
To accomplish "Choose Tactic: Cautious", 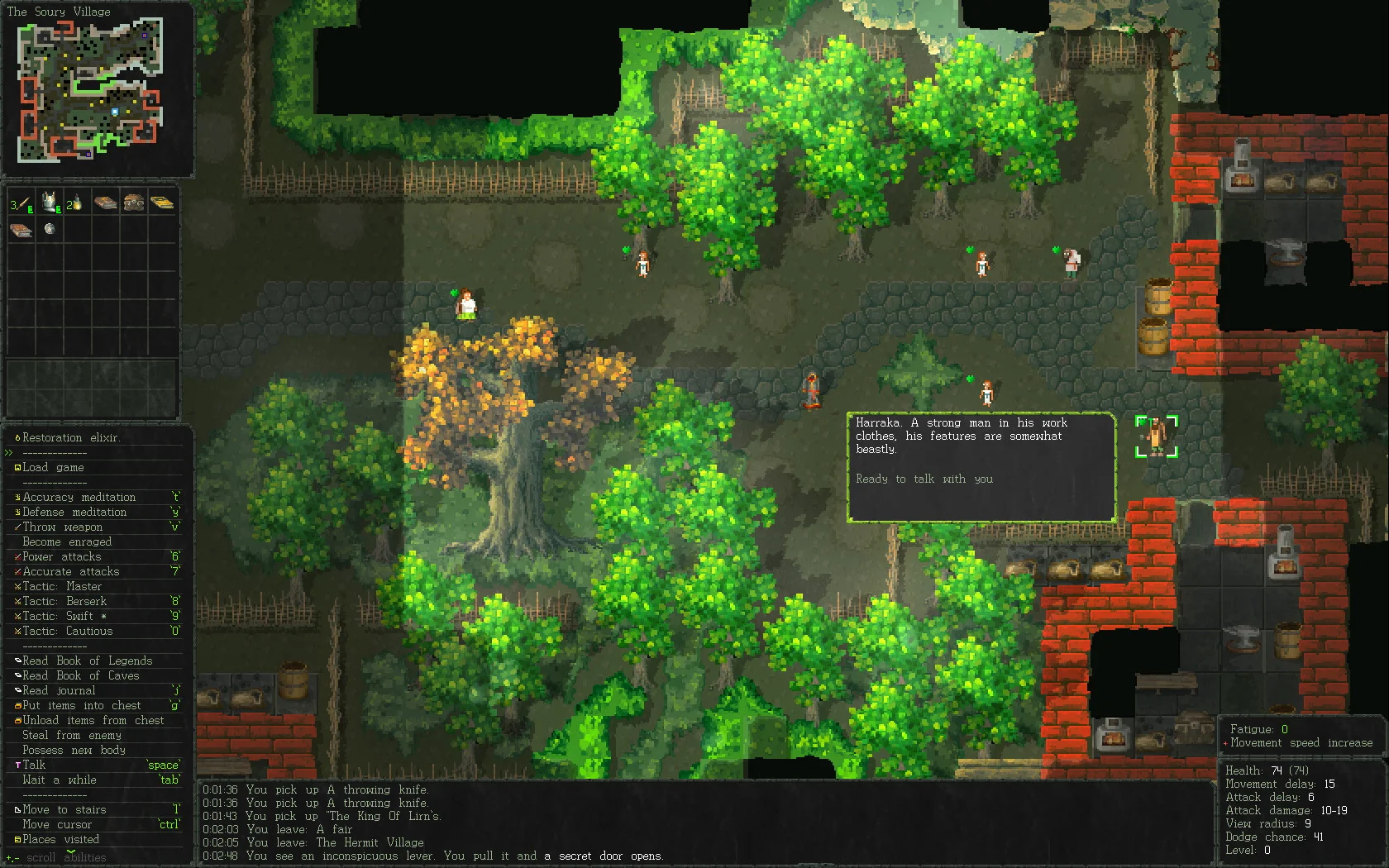I will 67,632.
